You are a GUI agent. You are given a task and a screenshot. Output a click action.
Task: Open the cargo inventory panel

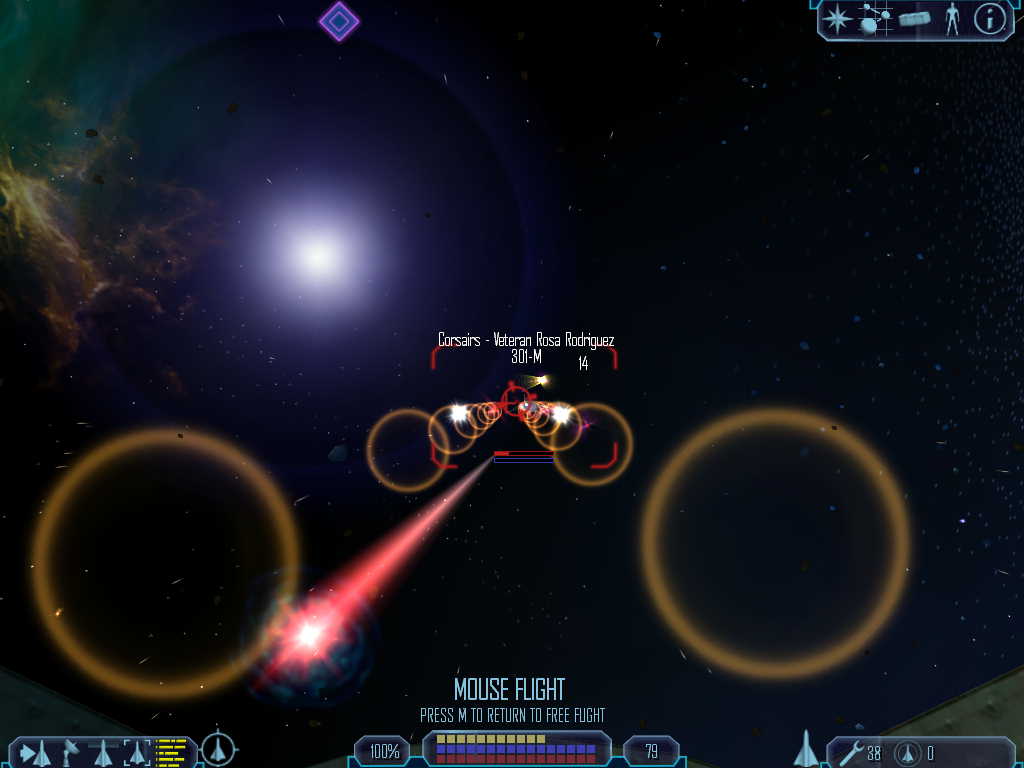coord(914,19)
